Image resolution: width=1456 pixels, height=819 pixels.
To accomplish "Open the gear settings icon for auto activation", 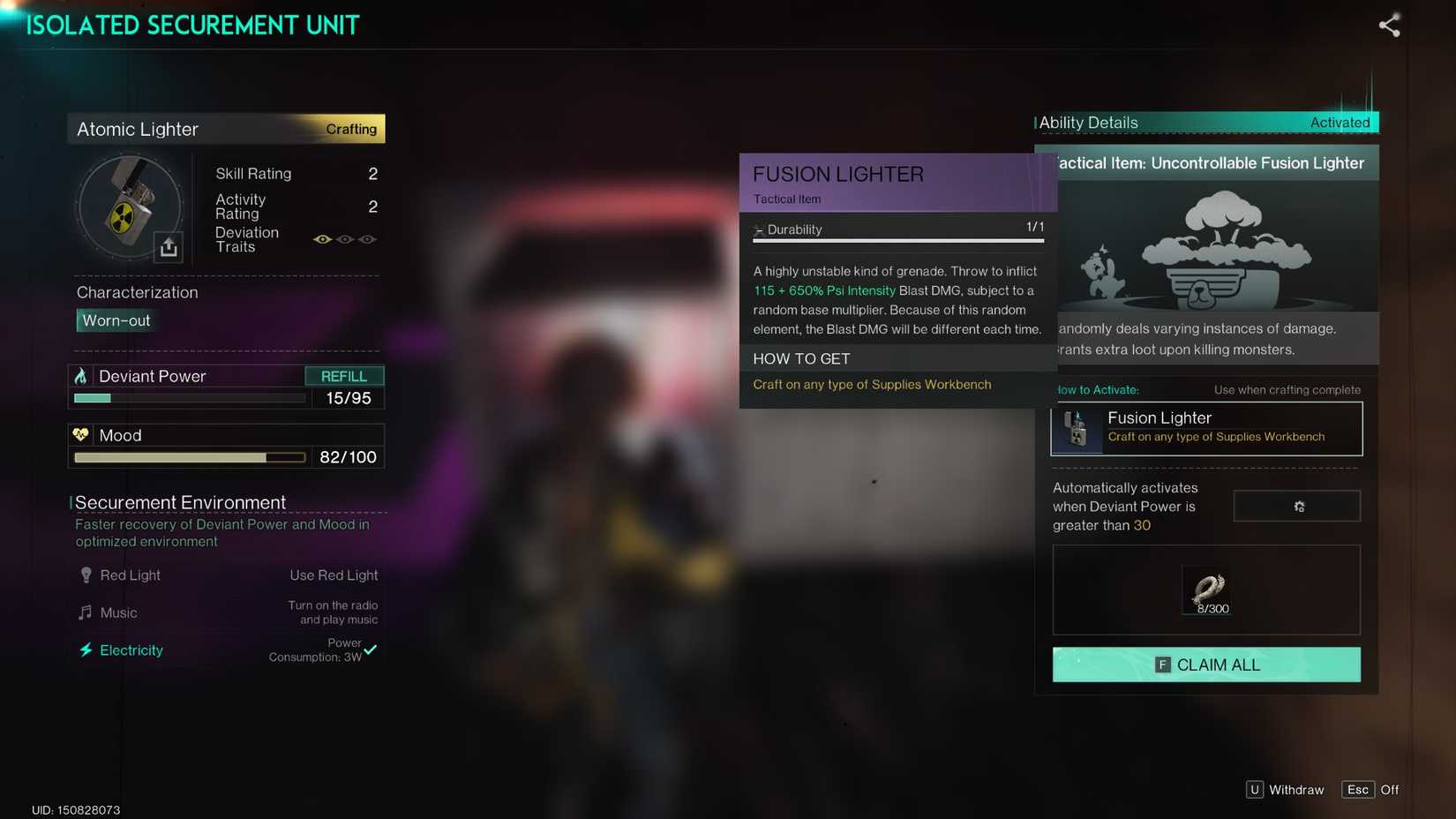I will 1297,506.
